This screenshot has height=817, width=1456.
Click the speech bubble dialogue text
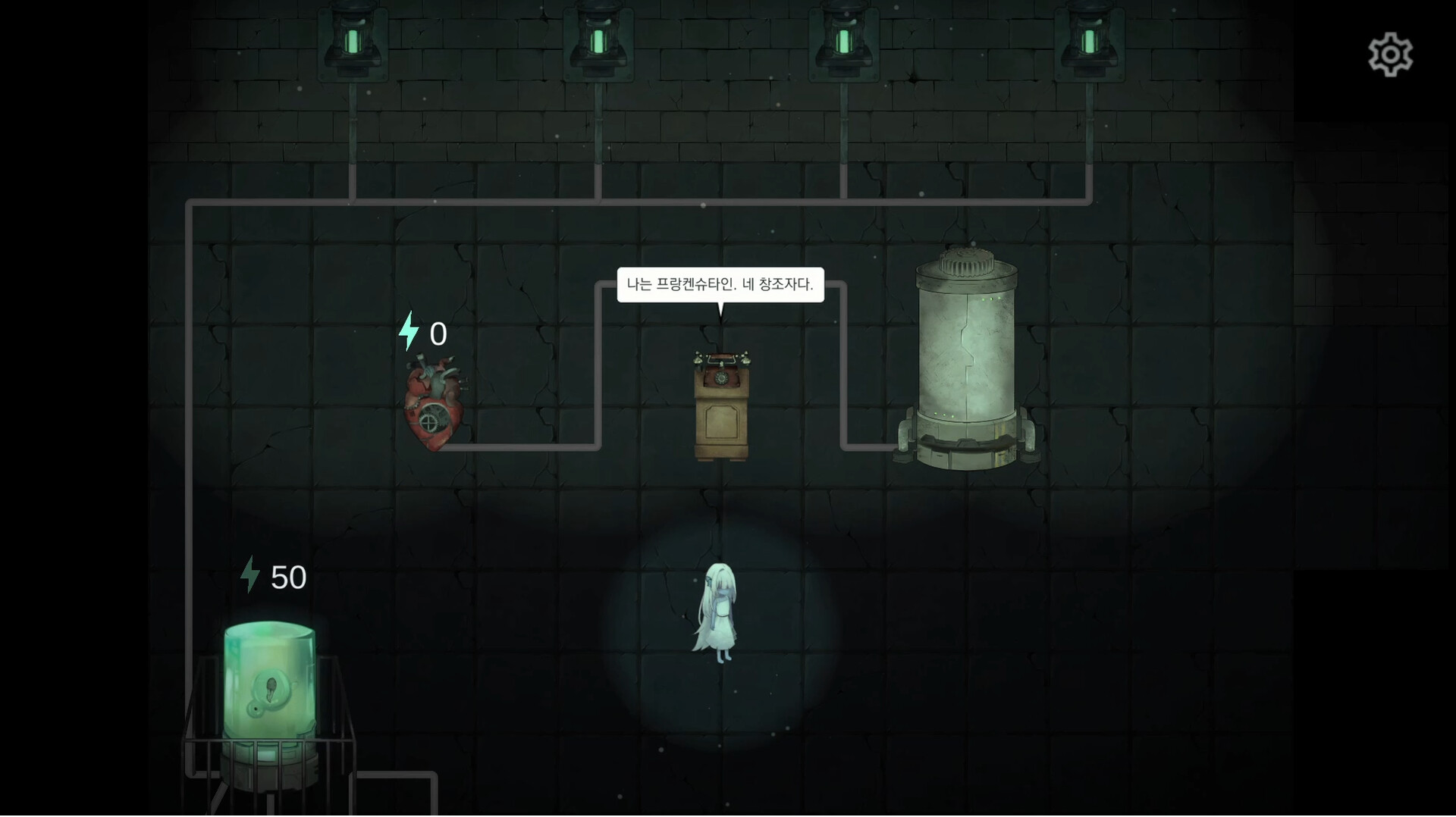tap(720, 285)
